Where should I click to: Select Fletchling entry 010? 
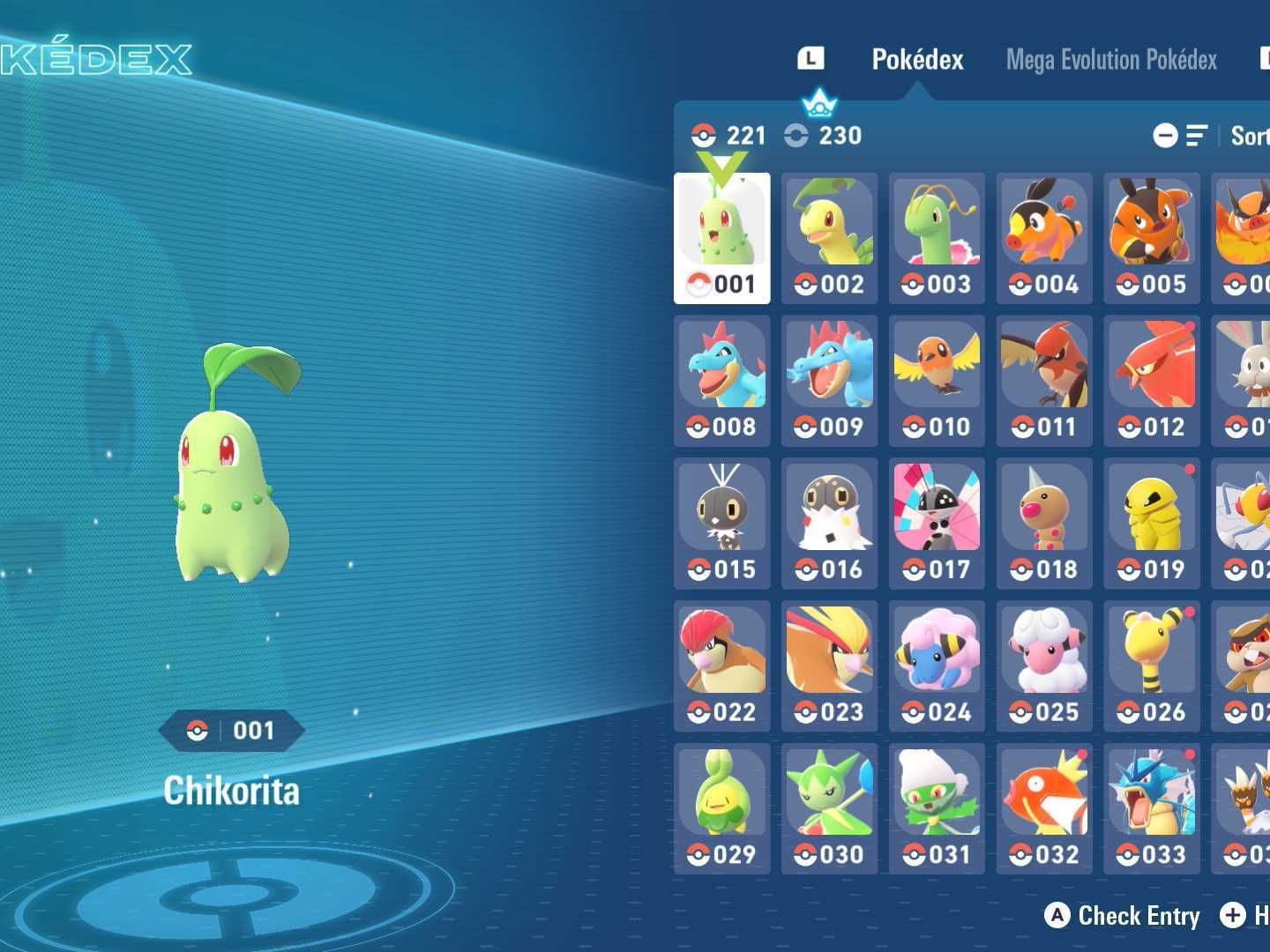937,381
